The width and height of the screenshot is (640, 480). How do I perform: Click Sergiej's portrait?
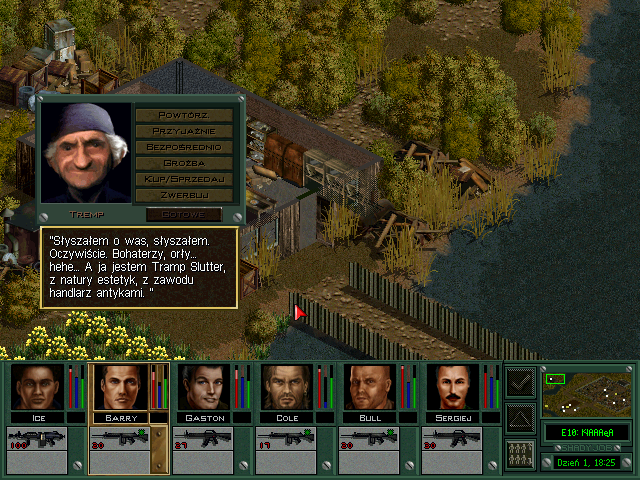tap(452, 387)
